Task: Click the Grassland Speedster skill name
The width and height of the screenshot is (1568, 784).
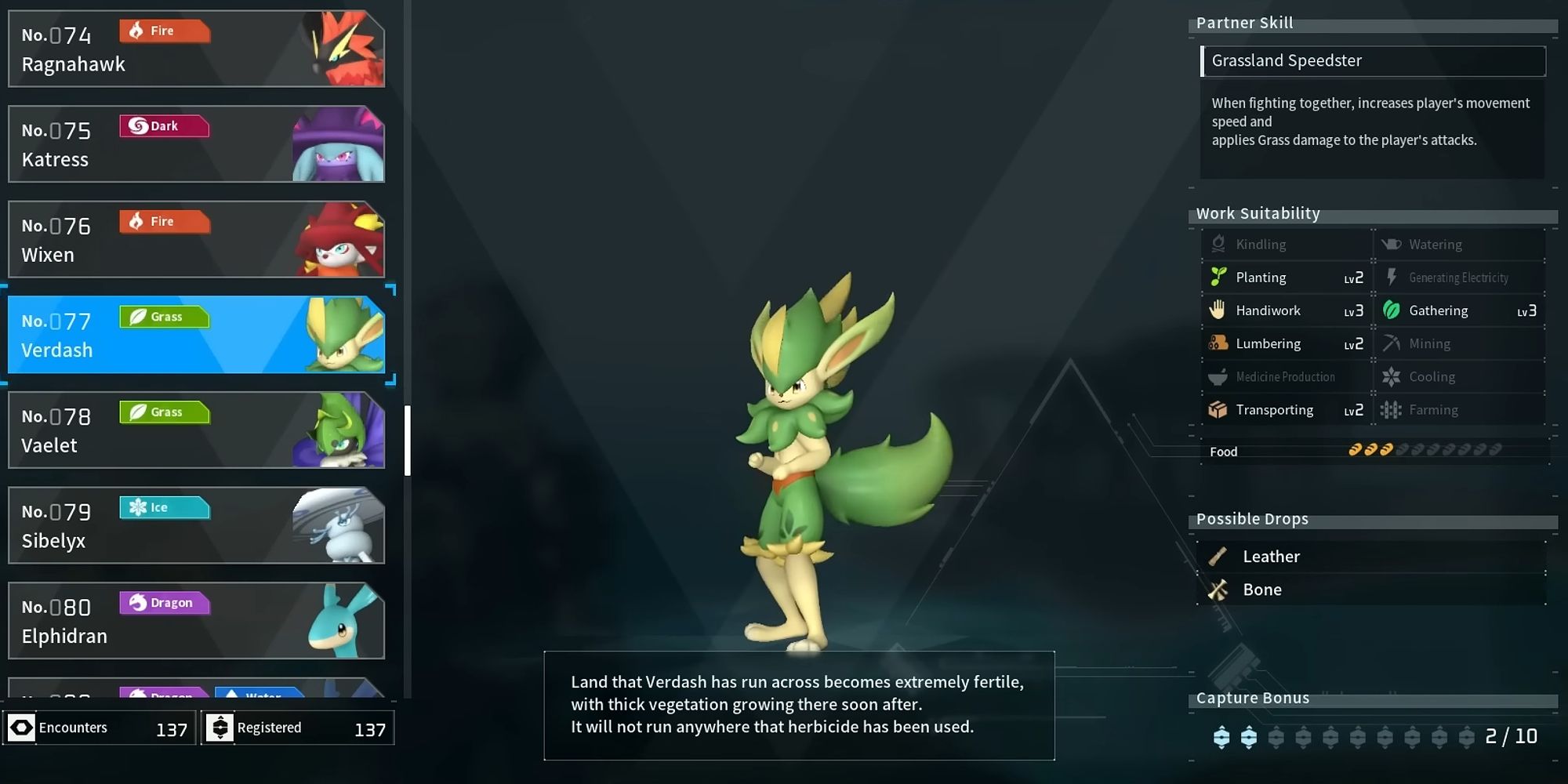Action: [1287, 60]
